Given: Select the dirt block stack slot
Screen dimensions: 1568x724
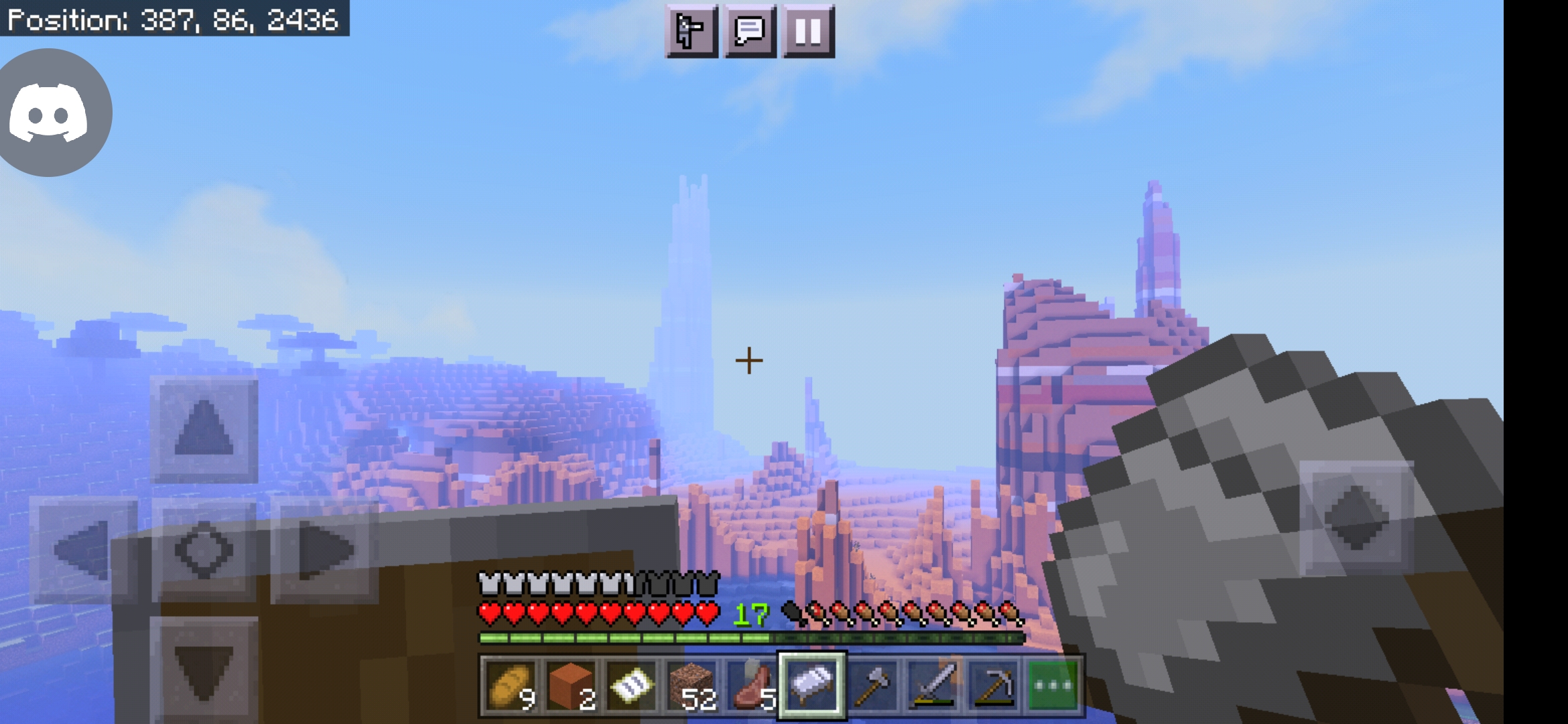Looking at the screenshot, I should (x=691, y=686).
